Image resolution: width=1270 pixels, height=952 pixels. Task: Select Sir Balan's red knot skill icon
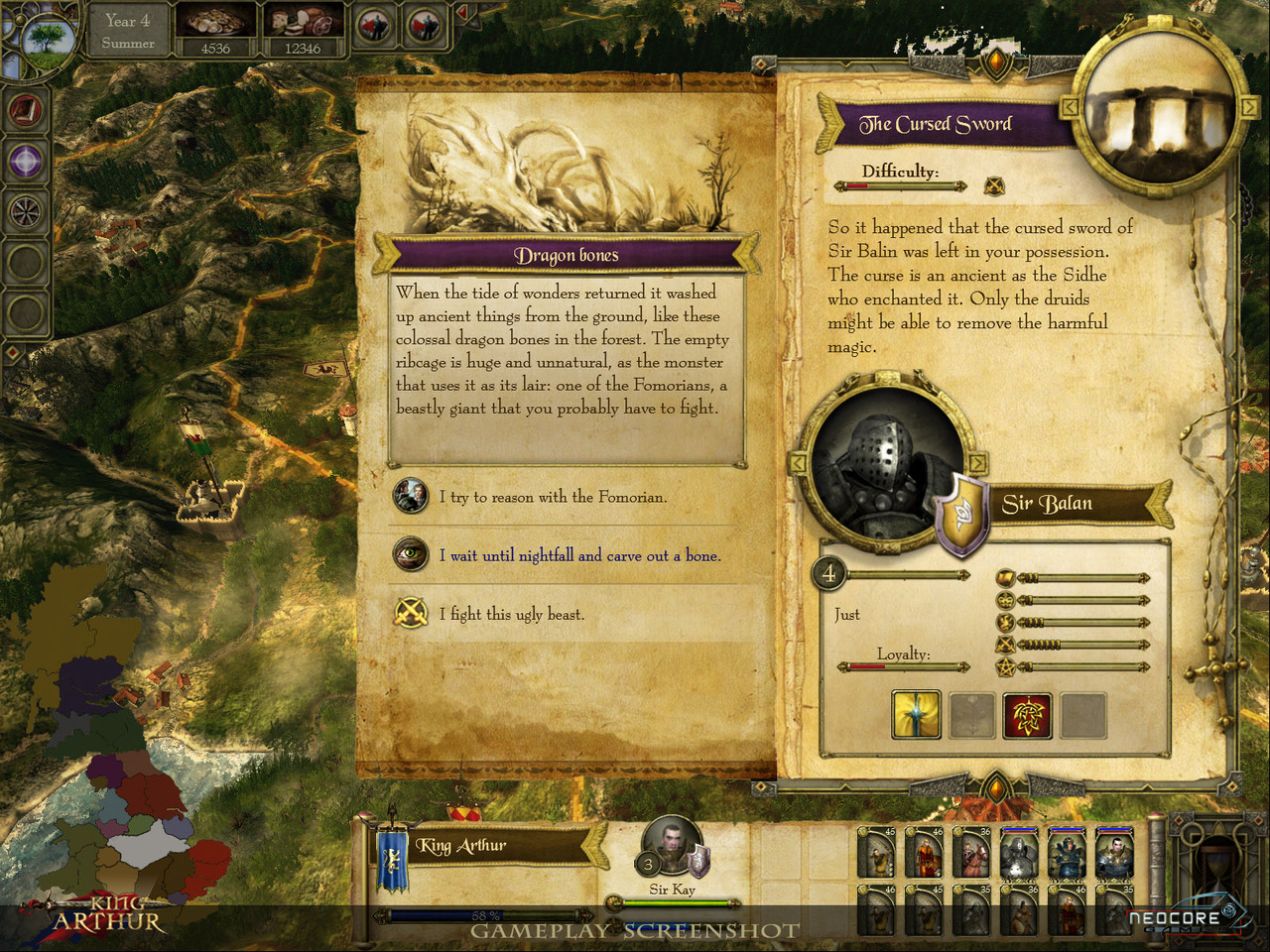tap(1027, 715)
